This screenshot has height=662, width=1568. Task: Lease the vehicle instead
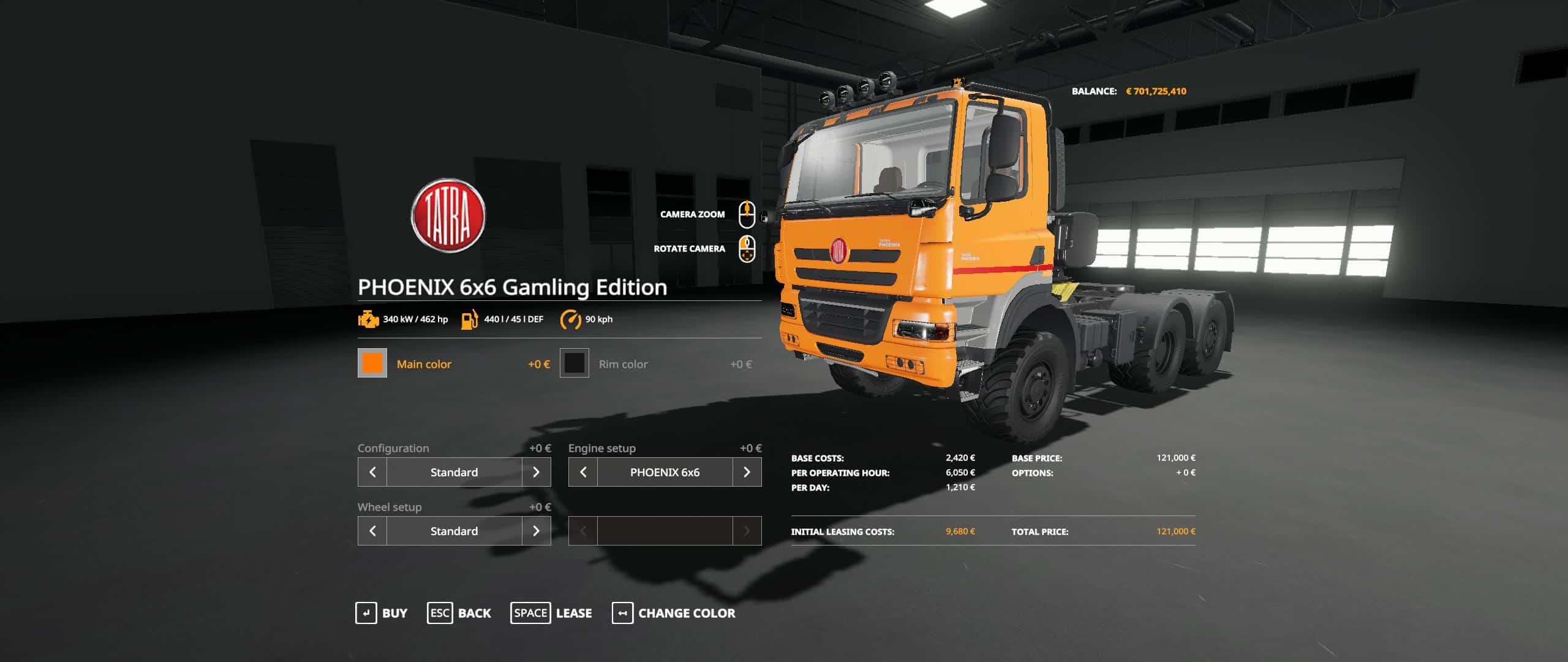point(551,613)
